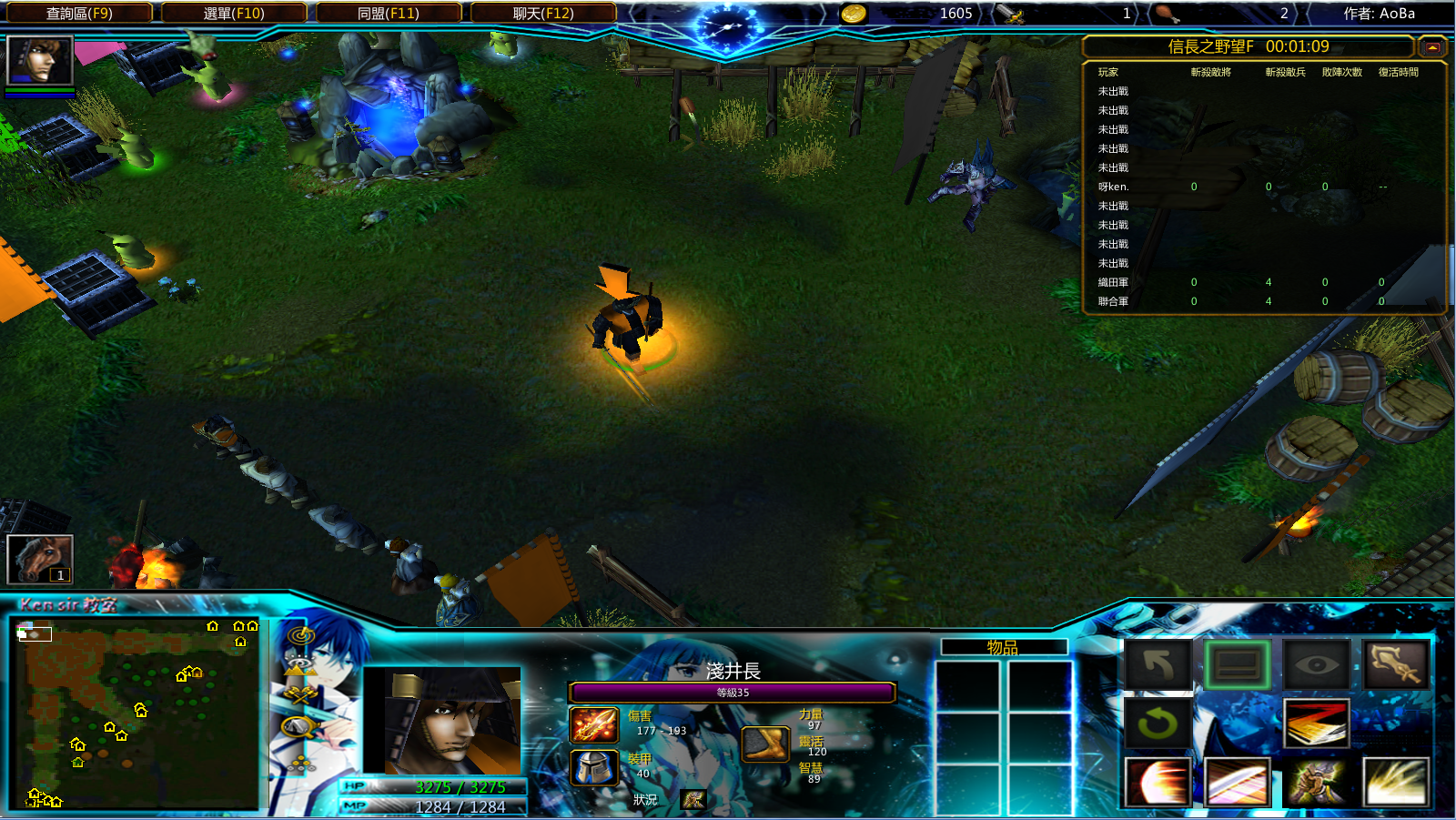Screen dimensions: 1456x820
Task: Toggle minimap creep camp display button
Action: [x=299, y=727]
